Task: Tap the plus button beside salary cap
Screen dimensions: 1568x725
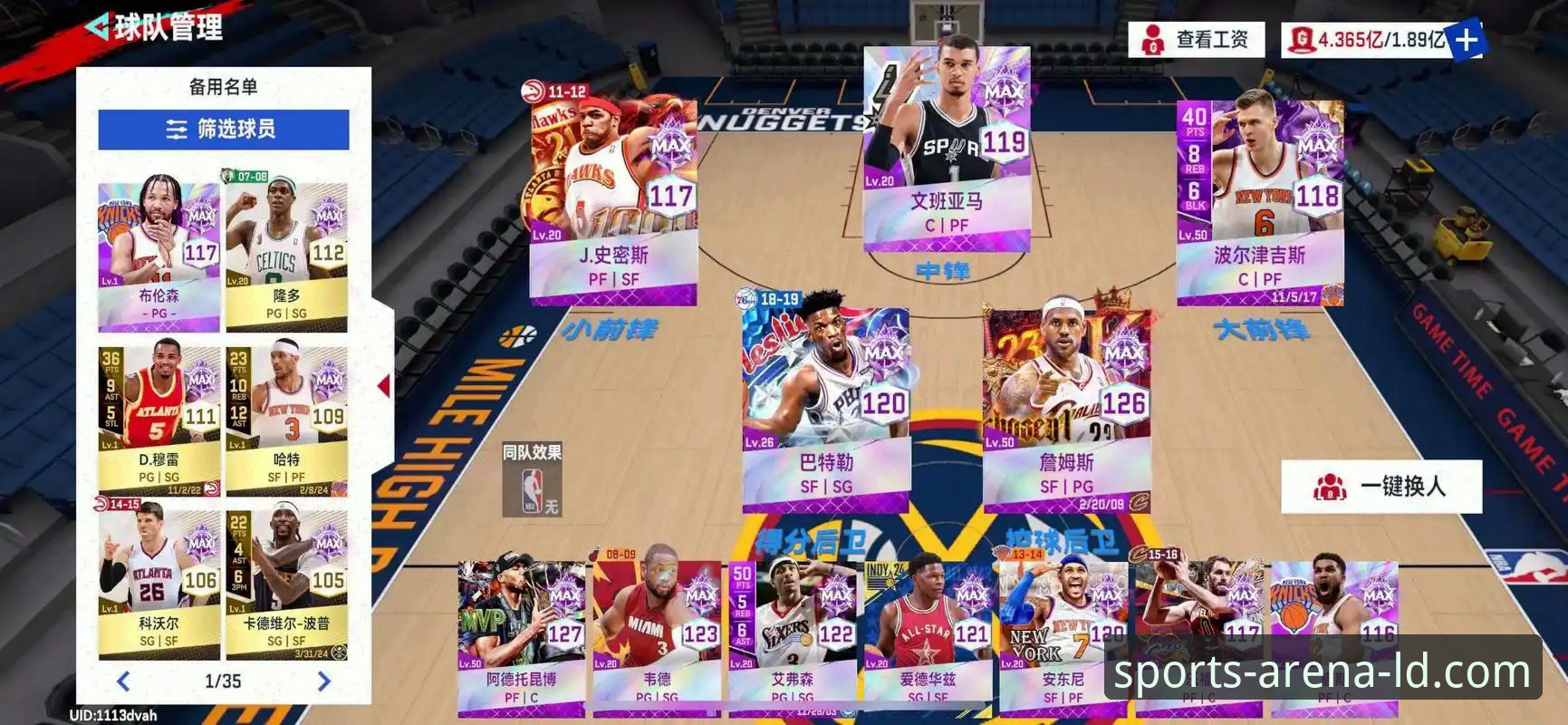Action: click(x=1465, y=40)
